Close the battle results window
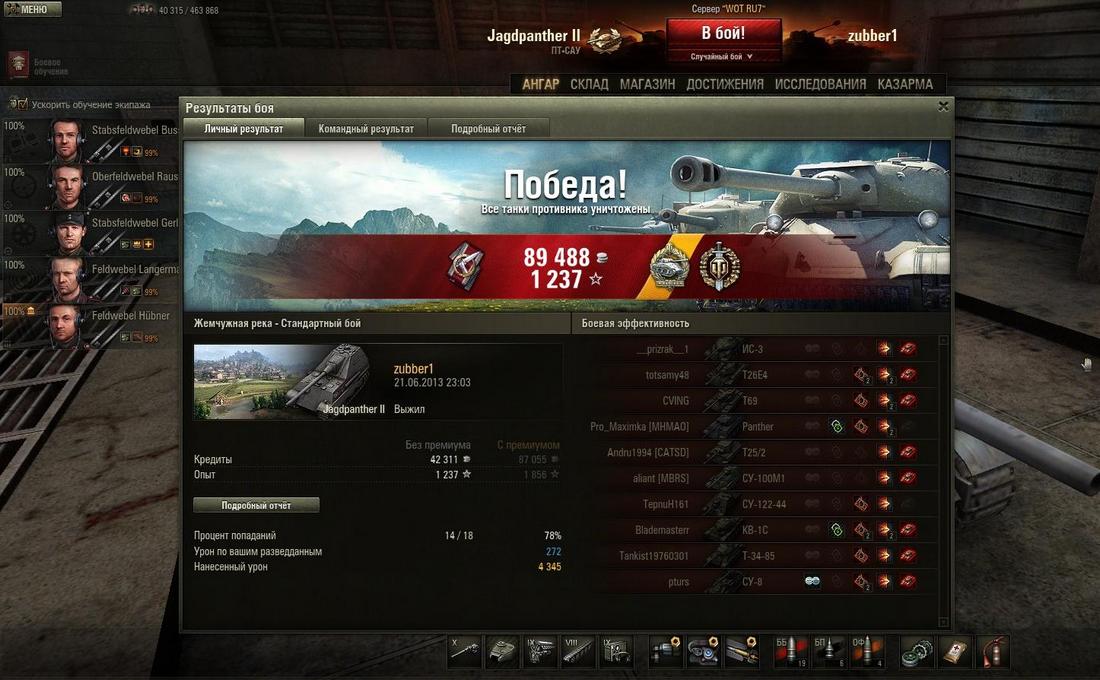Viewport: 1100px width, 680px height. (x=943, y=106)
